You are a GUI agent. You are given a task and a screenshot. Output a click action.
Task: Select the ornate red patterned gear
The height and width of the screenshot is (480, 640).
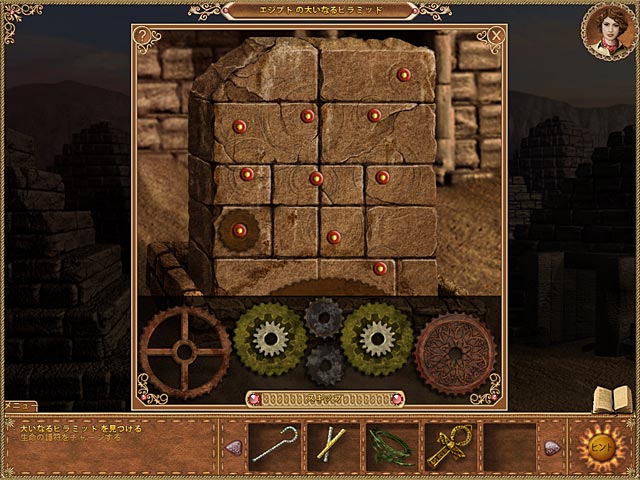(x=456, y=353)
